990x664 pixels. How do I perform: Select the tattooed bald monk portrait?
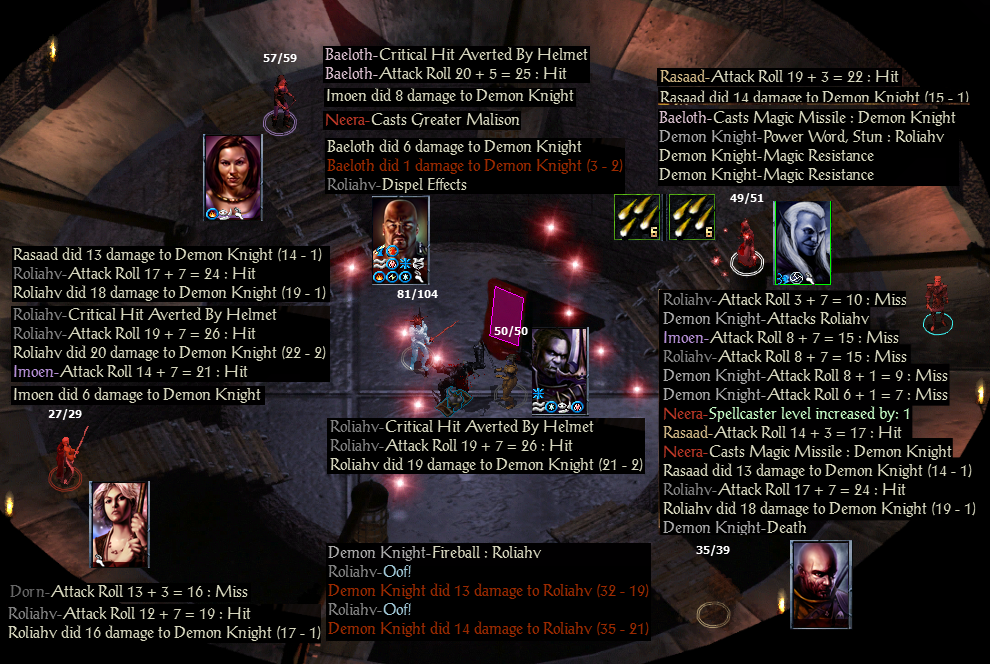pyautogui.click(x=820, y=583)
